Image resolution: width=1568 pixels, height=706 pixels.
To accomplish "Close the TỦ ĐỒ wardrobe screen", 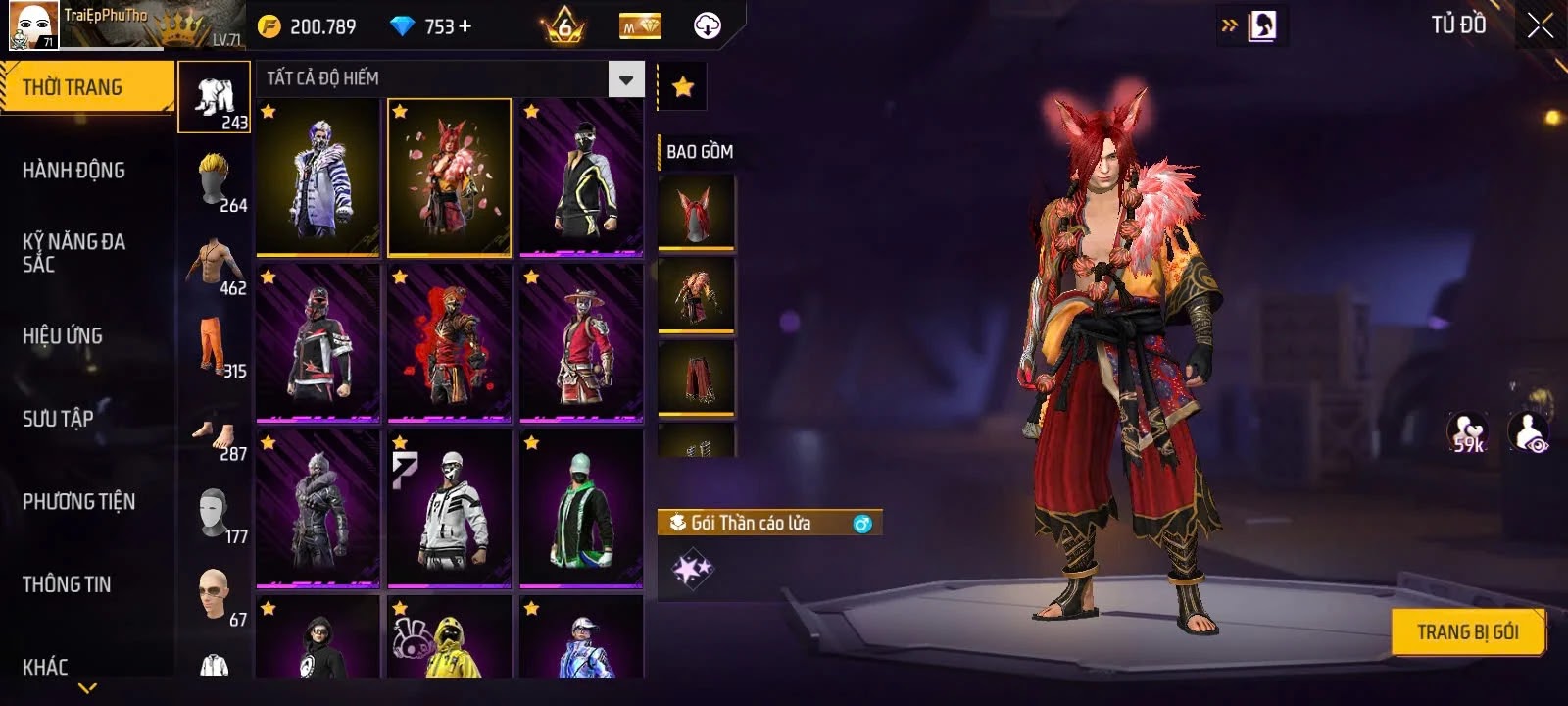I will pos(1540,25).
